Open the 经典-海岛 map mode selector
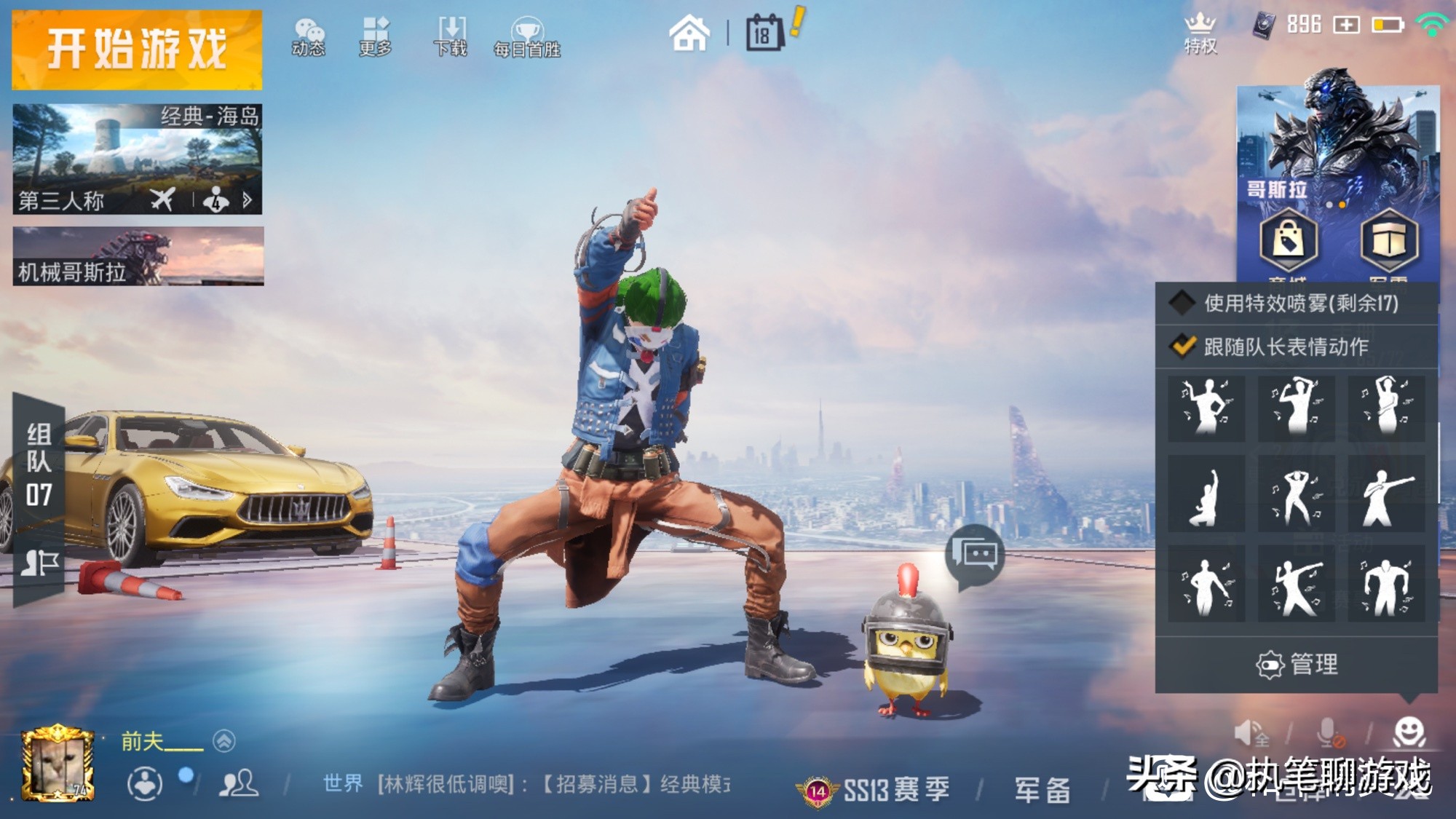The width and height of the screenshot is (1456, 819). click(x=137, y=159)
